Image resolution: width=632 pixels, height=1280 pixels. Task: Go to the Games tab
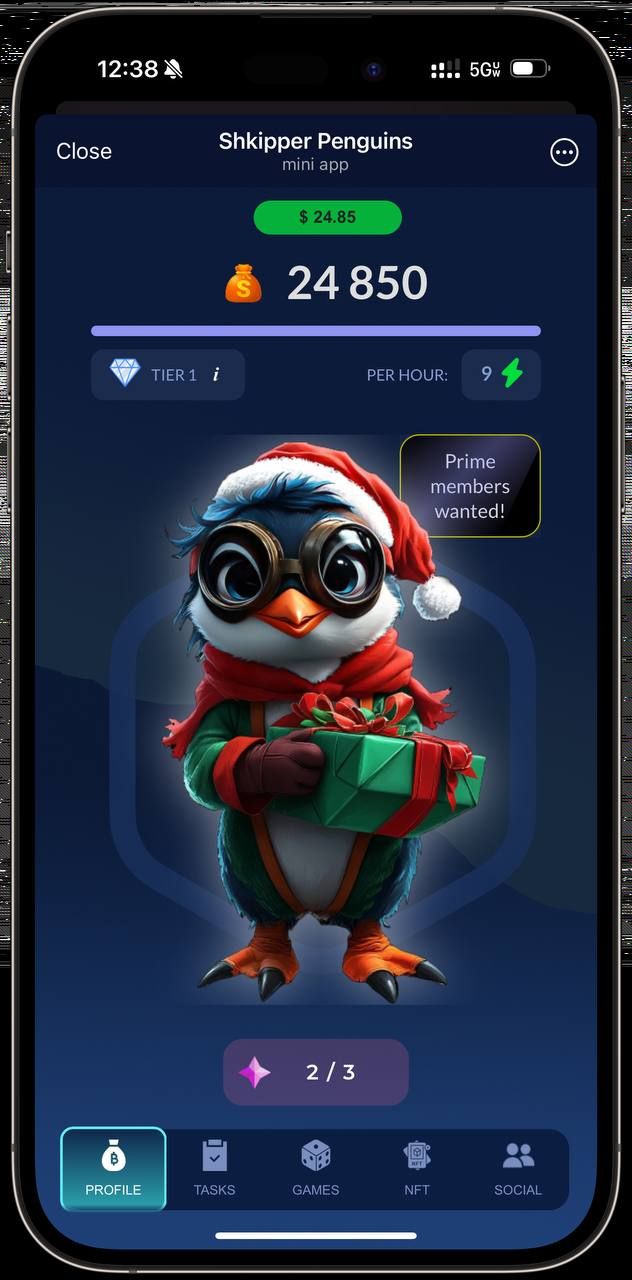click(x=316, y=1169)
